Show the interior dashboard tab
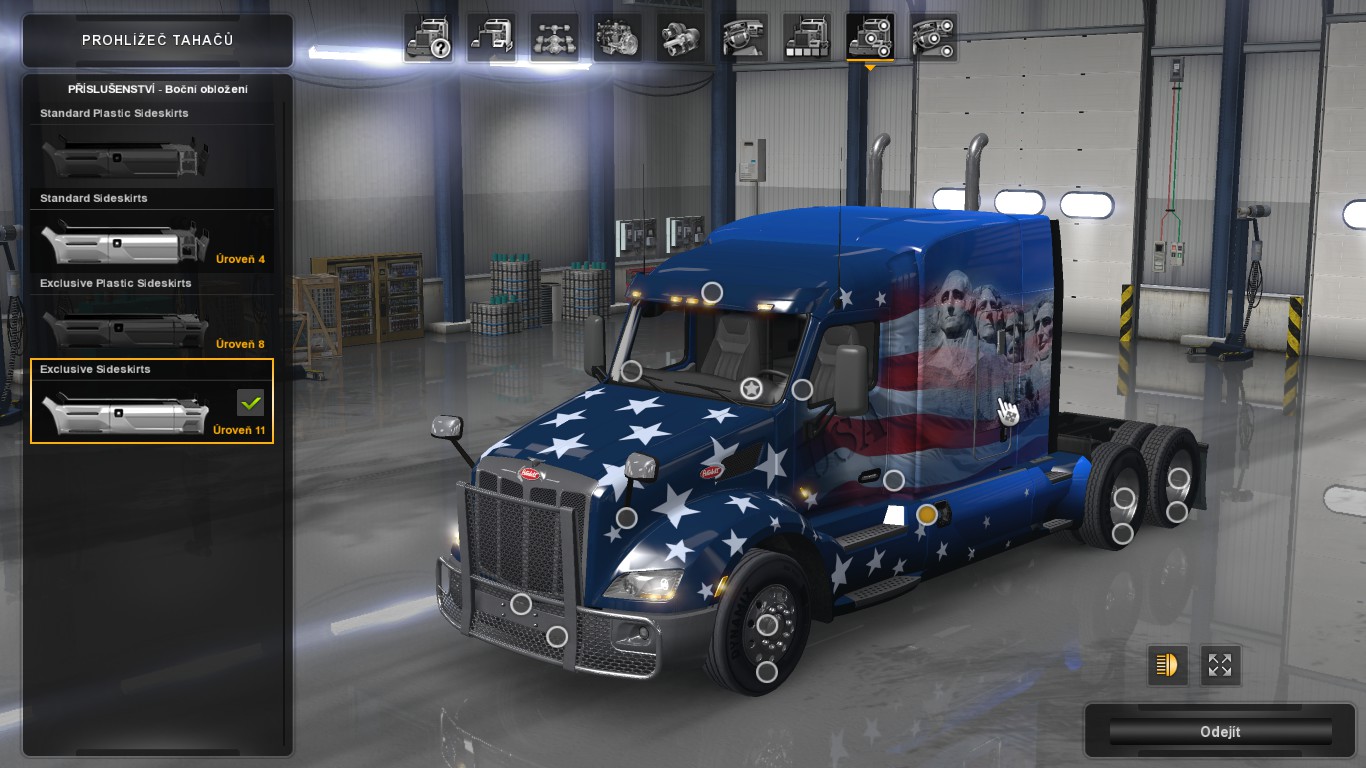 pyautogui.click(x=744, y=38)
